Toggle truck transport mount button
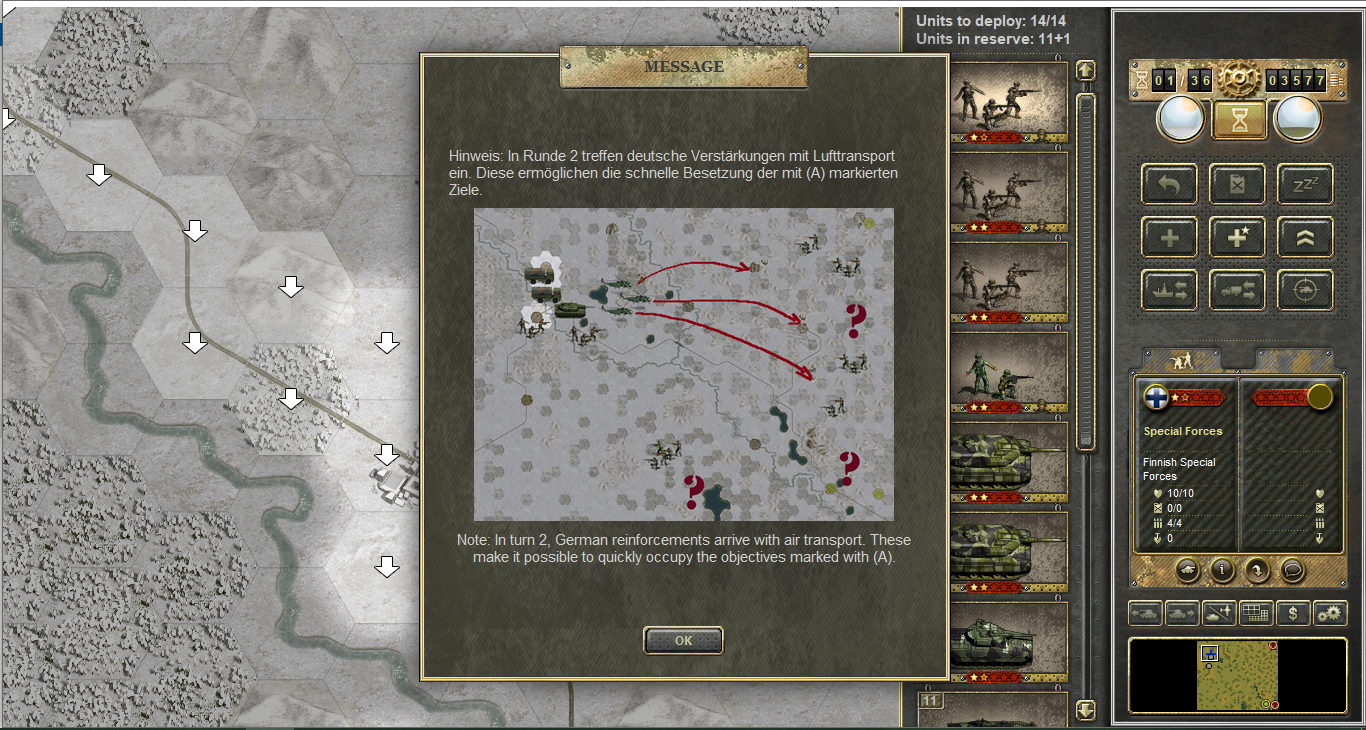Image resolution: width=1366 pixels, height=730 pixels. (1238, 290)
